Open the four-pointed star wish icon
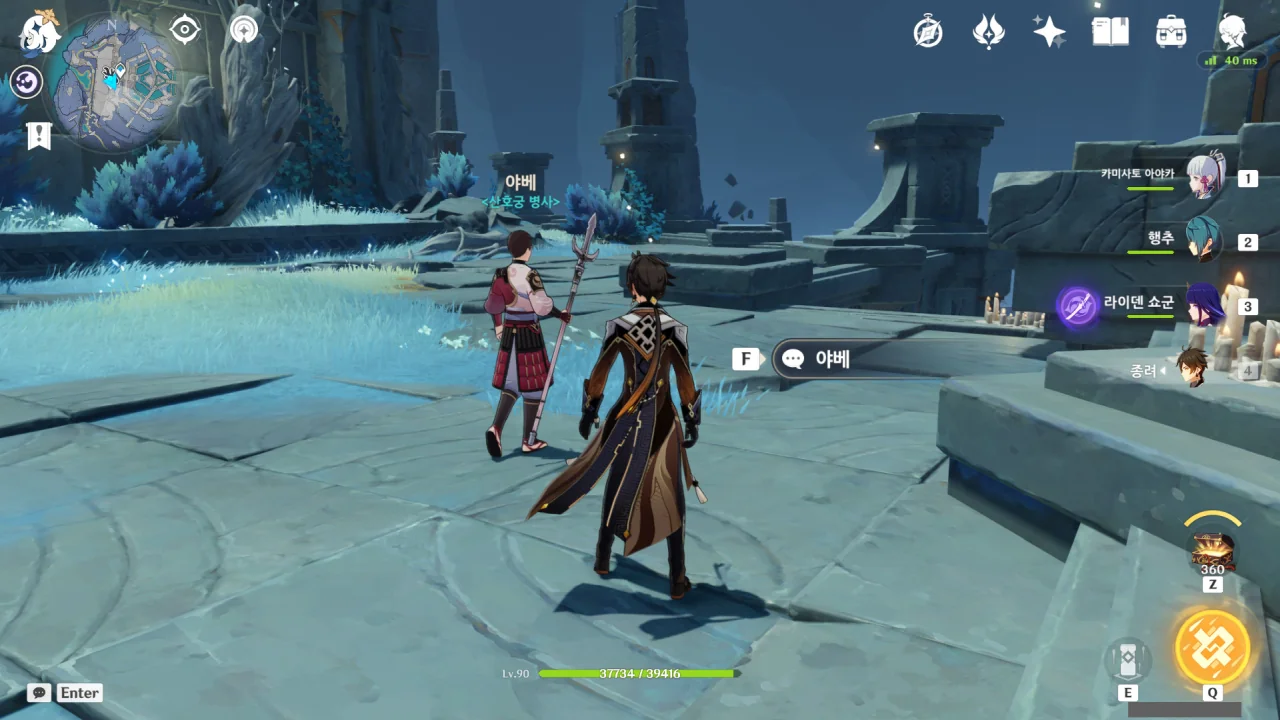Screen dimensions: 1280x720 [x=1049, y=32]
